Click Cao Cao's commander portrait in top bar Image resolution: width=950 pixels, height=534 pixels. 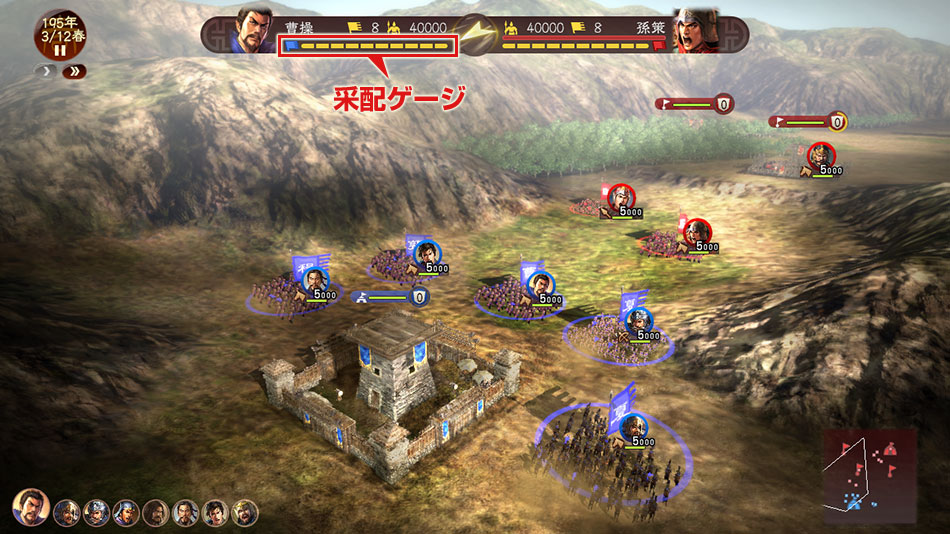click(x=255, y=31)
